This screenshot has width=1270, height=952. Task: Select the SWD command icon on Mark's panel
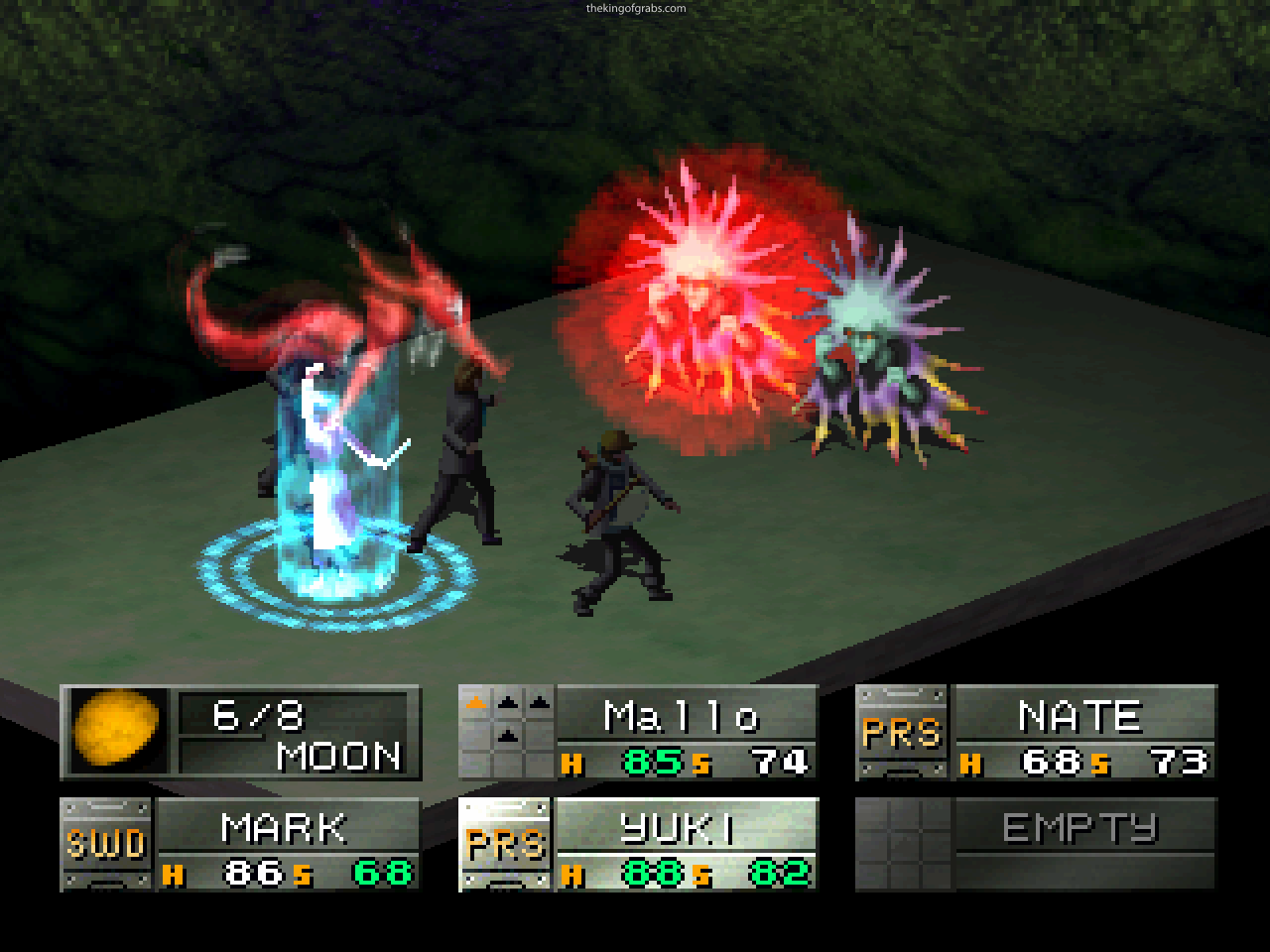(104, 844)
